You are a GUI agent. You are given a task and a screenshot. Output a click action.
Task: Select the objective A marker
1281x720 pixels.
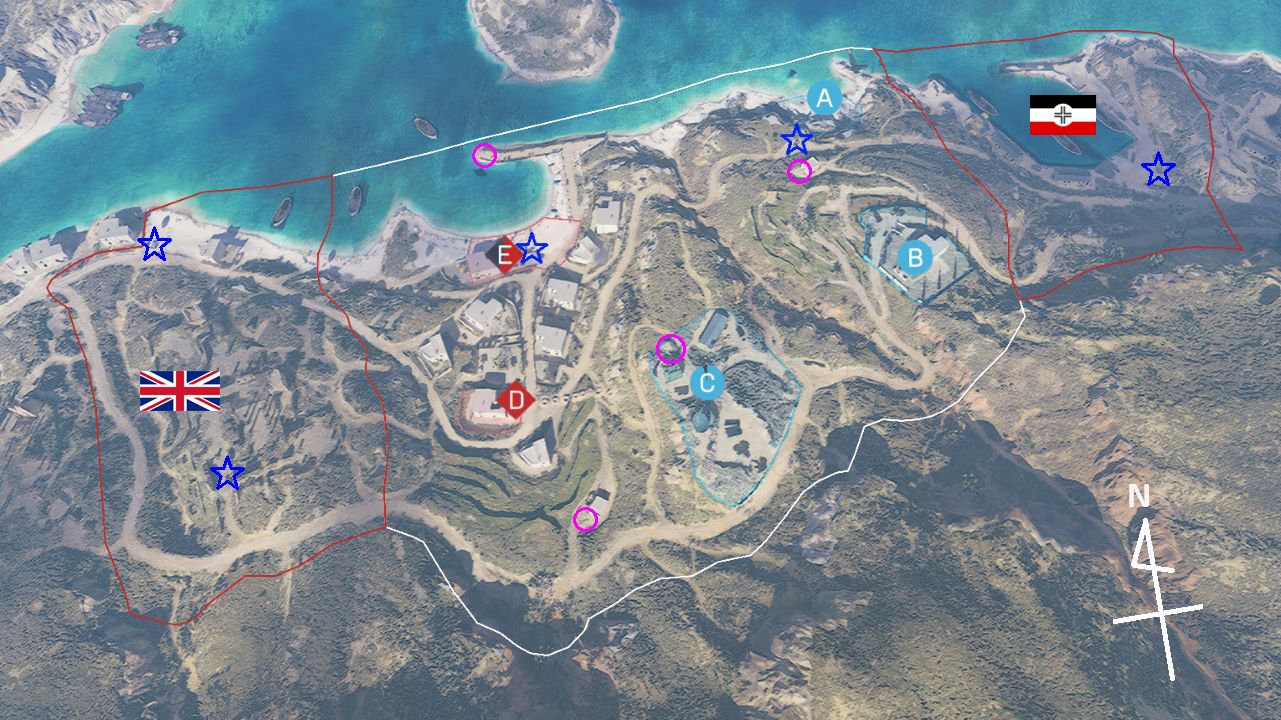pyautogui.click(x=824, y=98)
